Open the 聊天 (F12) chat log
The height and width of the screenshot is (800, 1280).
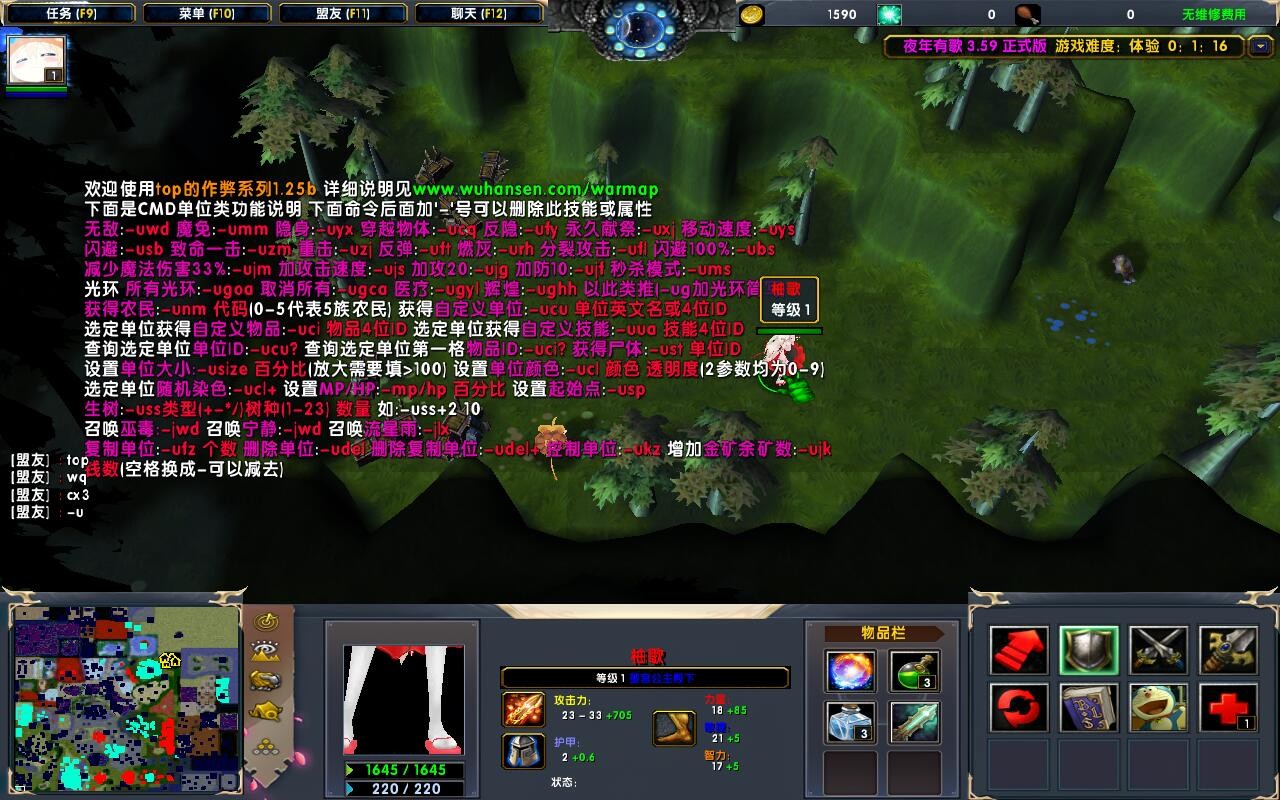coord(478,14)
